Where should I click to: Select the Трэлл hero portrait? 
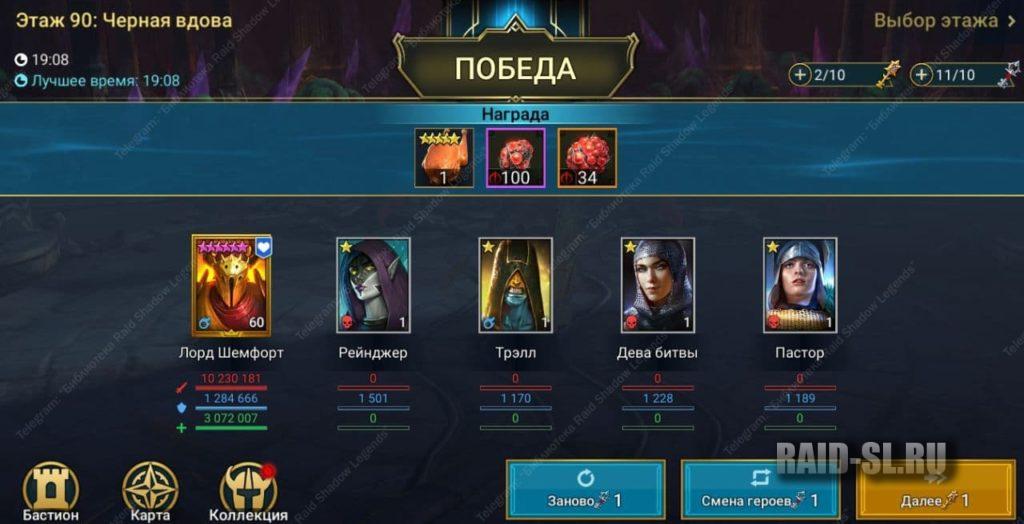click(515, 286)
